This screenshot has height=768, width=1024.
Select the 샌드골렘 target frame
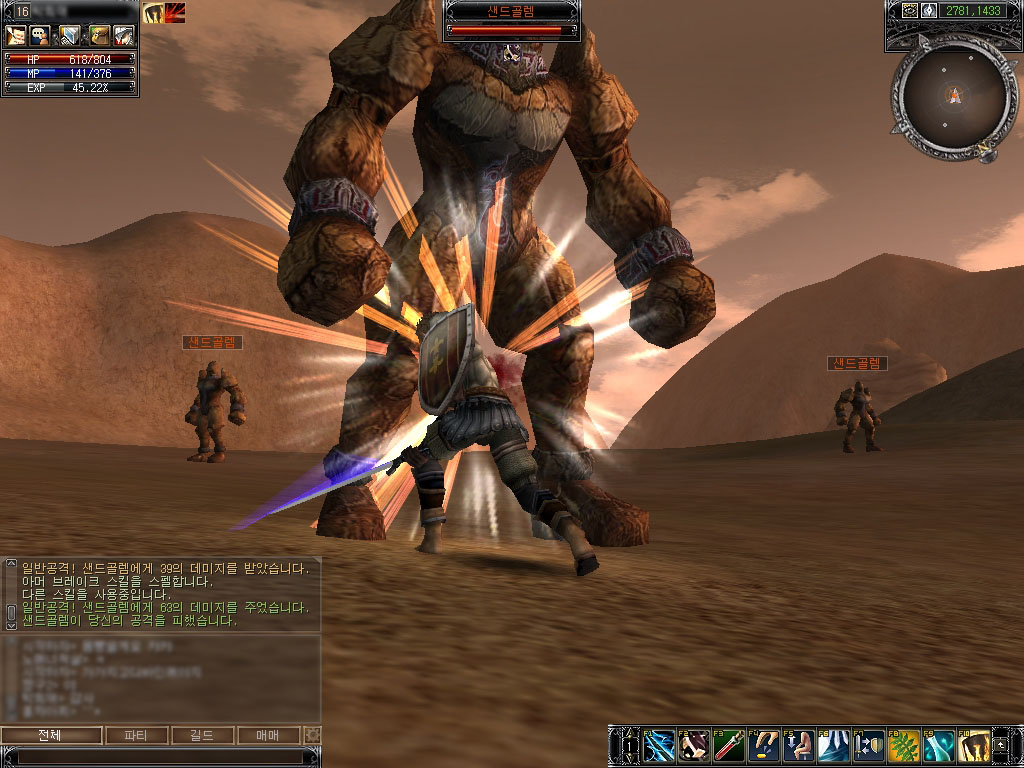511,20
